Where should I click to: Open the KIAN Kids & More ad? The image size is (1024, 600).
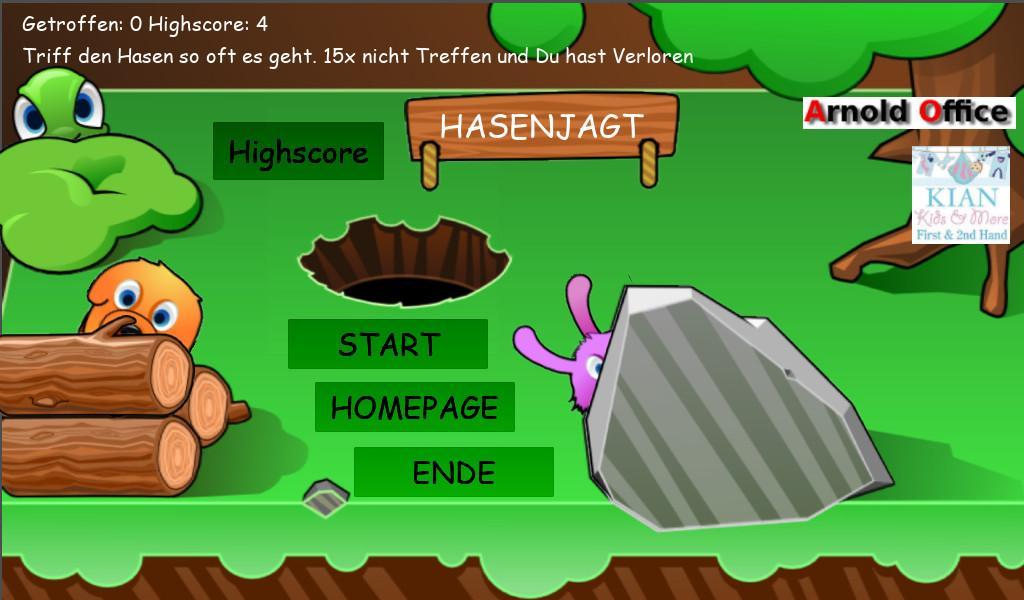(960, 195)
